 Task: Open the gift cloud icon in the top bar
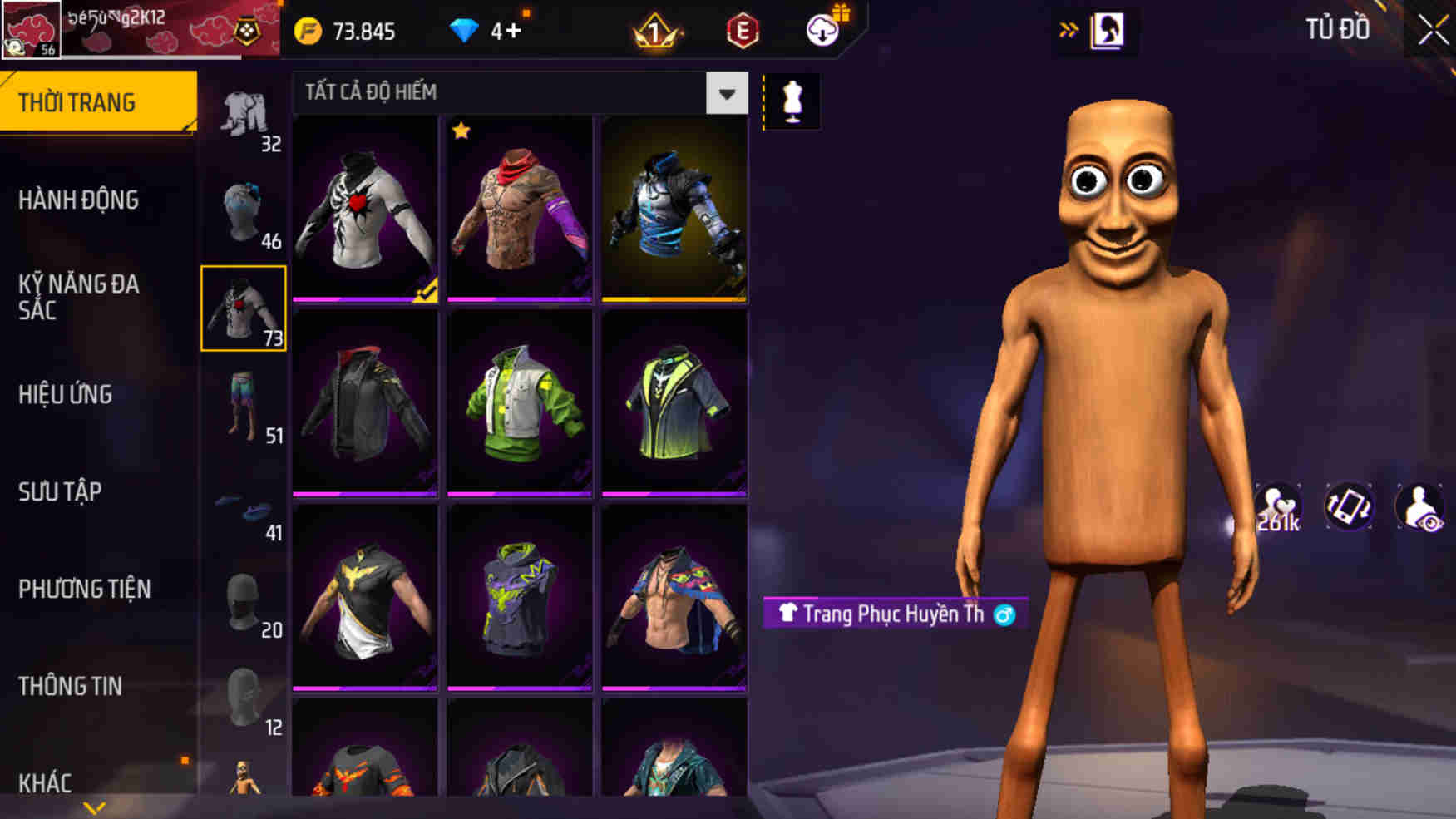(x=822, y=32)
